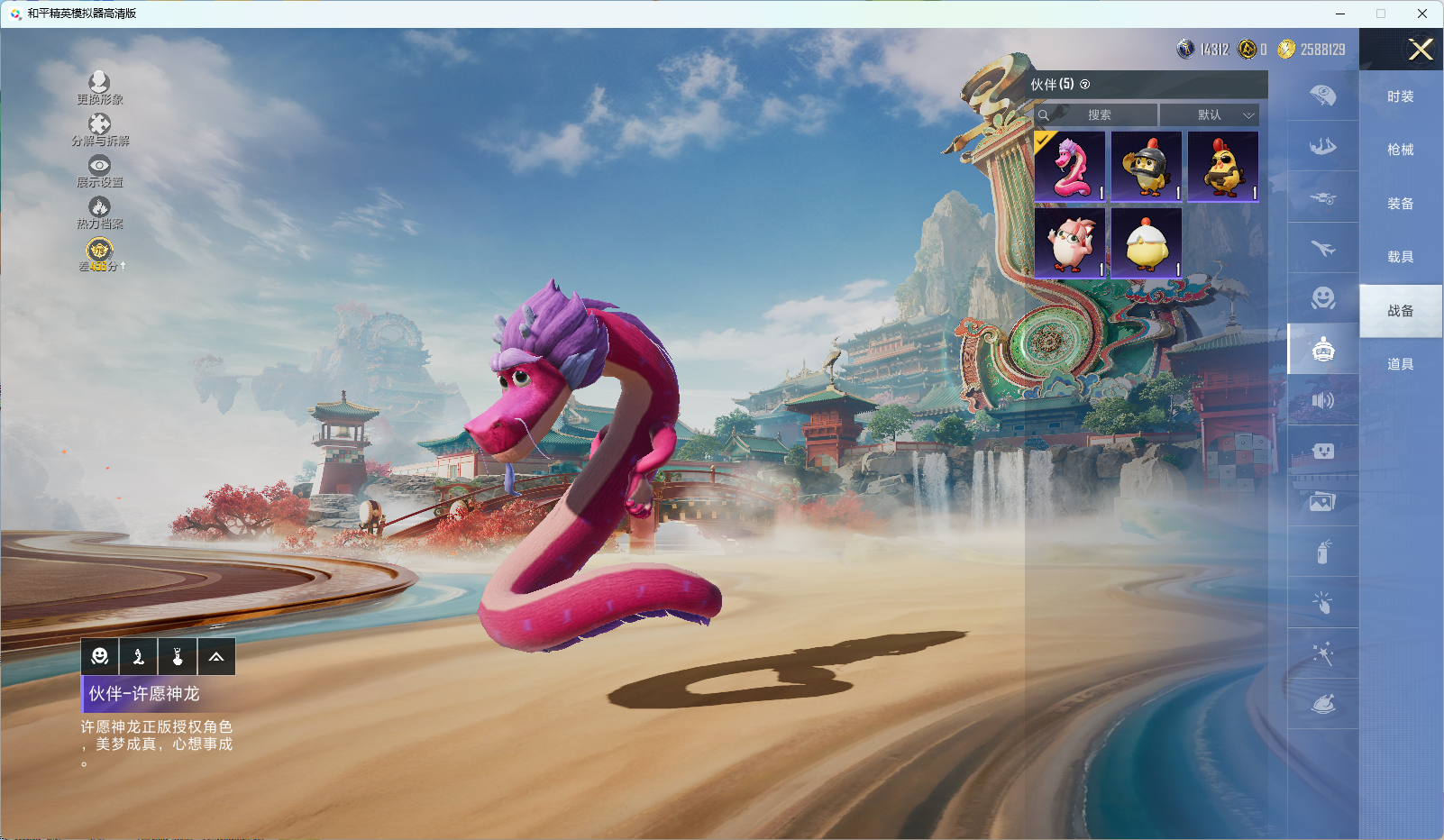
Task: Show the 道具 category tab
Action: [1400, 364]
